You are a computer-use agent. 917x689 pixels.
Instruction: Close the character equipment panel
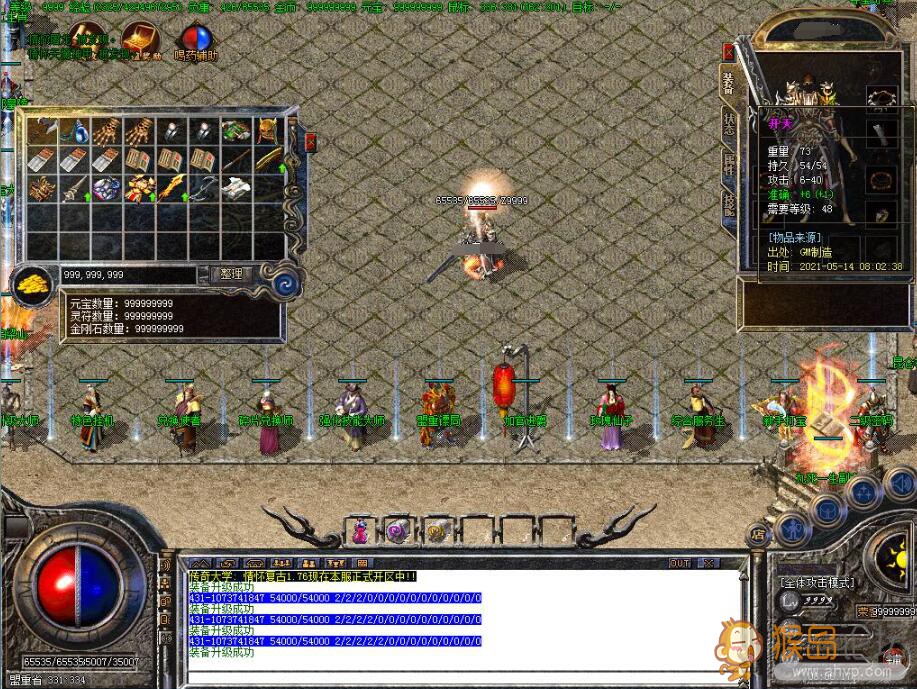click(729, 52)
